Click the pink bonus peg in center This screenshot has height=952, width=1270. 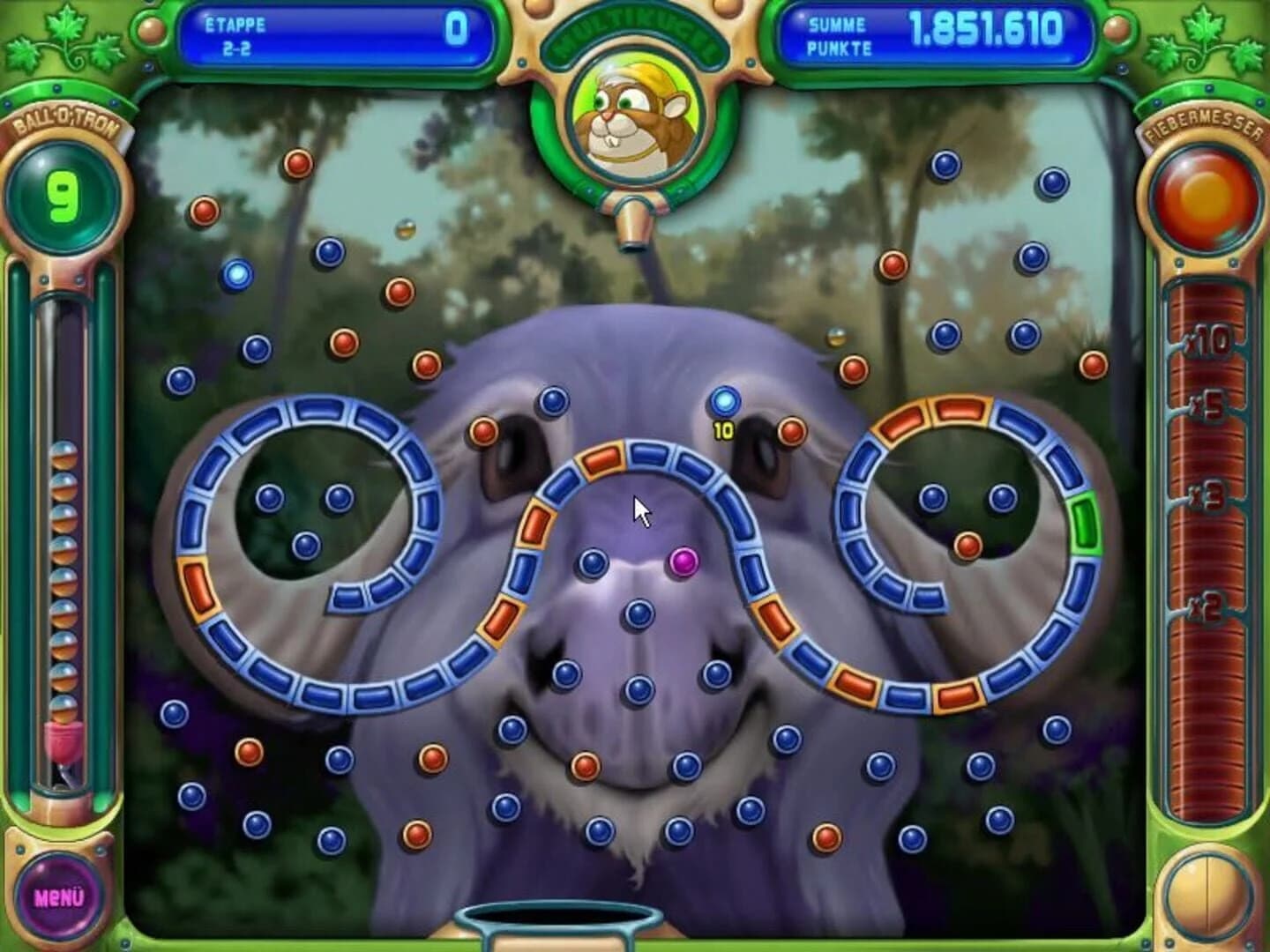[684, 562]
